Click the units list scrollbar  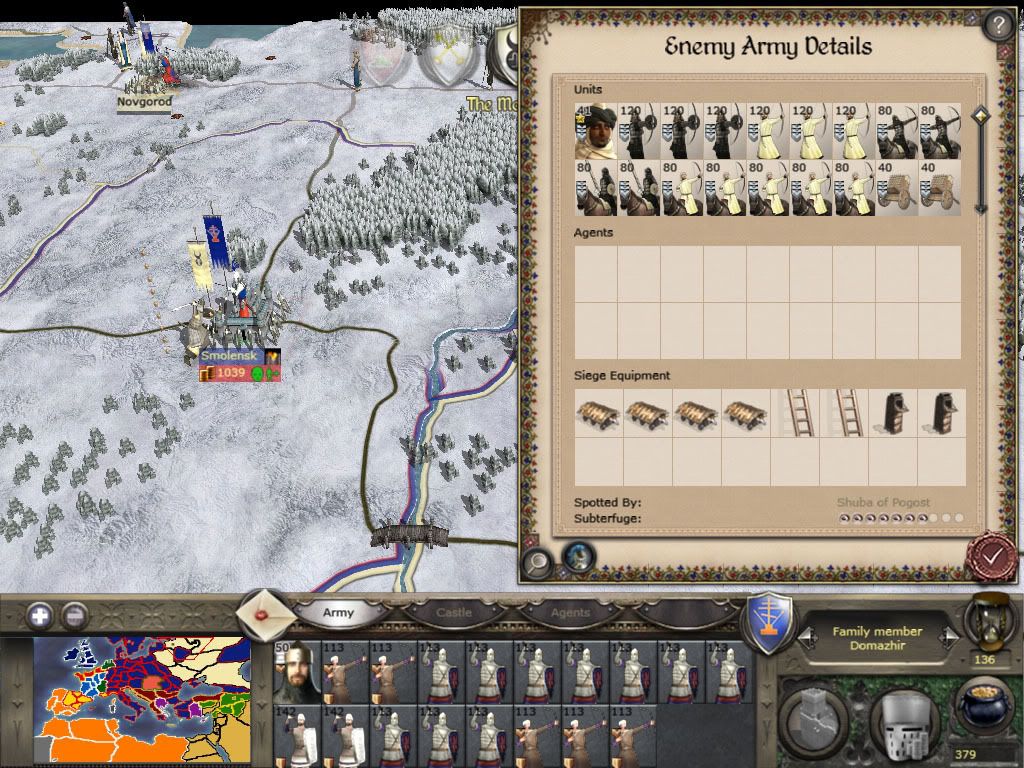pyautogui.click(x=980, y=160)
